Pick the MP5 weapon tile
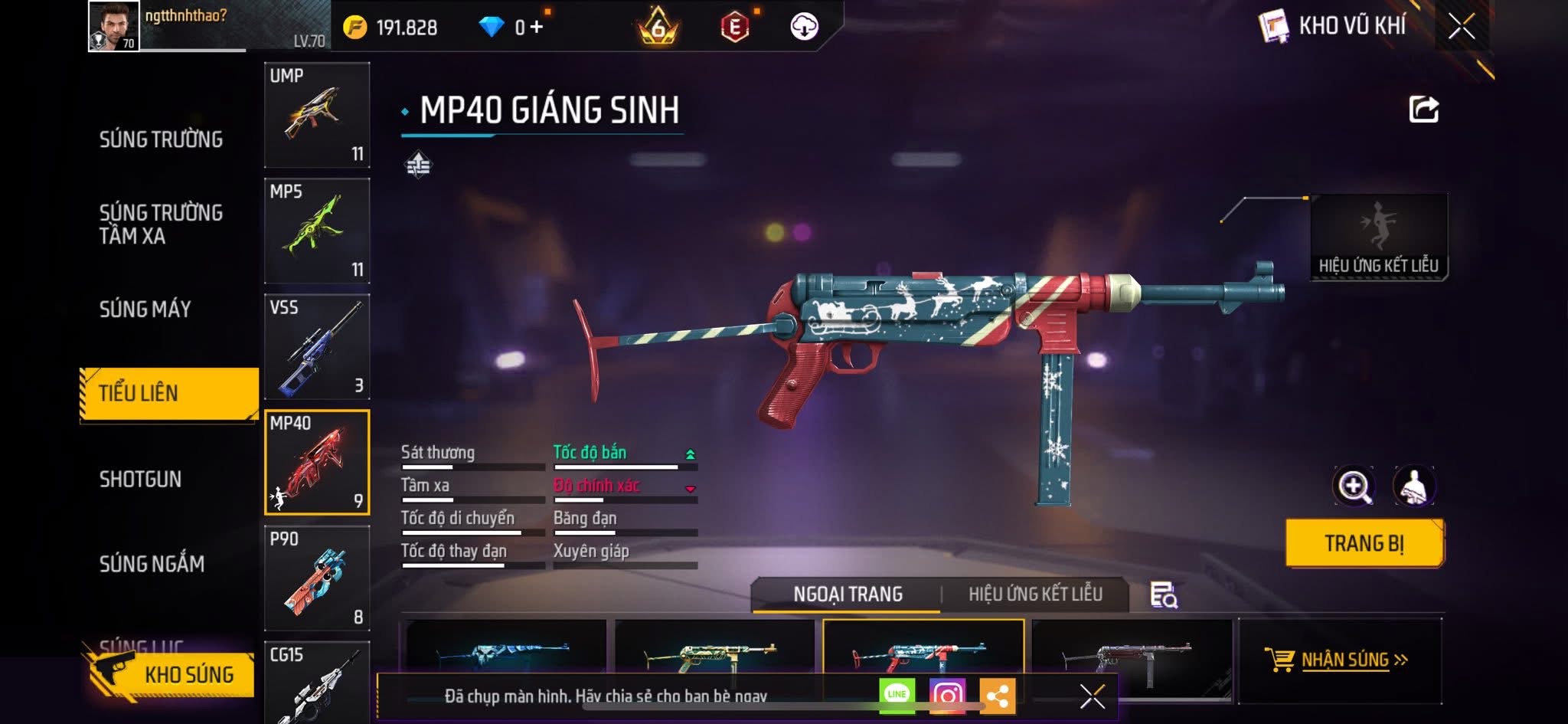 (317, 231)
